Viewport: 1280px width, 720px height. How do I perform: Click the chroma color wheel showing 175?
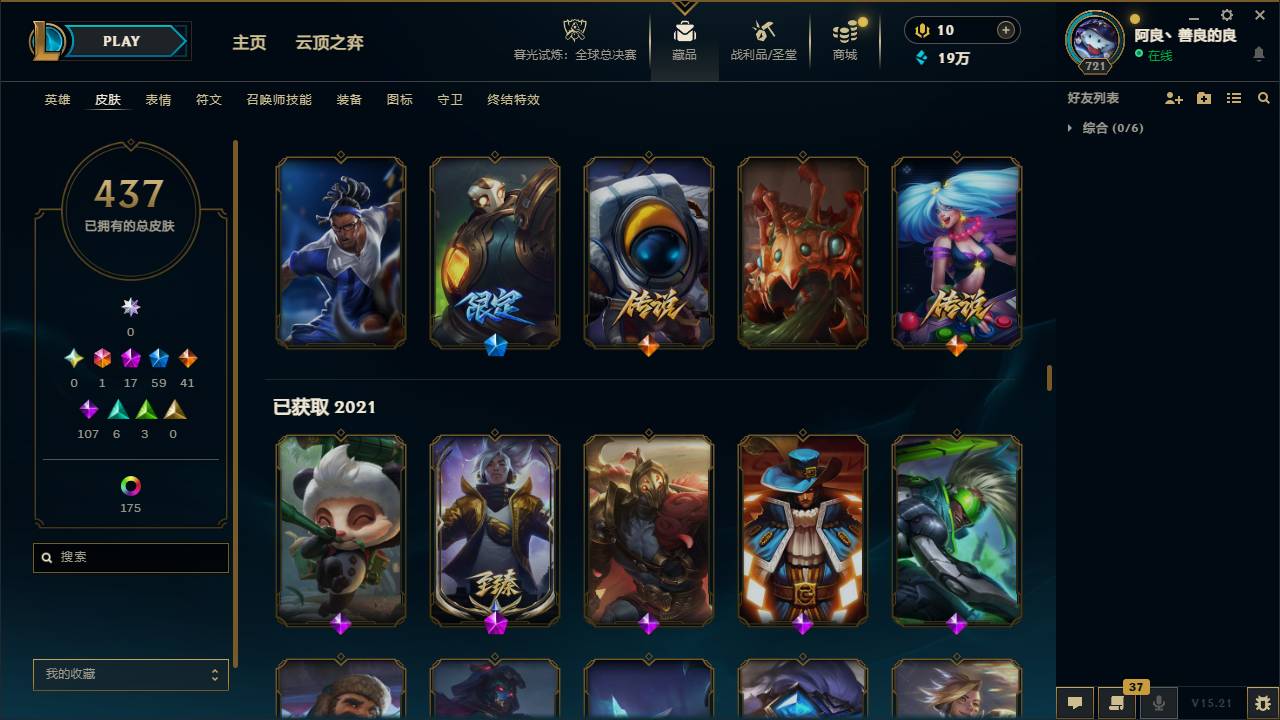tap(130, 487)
